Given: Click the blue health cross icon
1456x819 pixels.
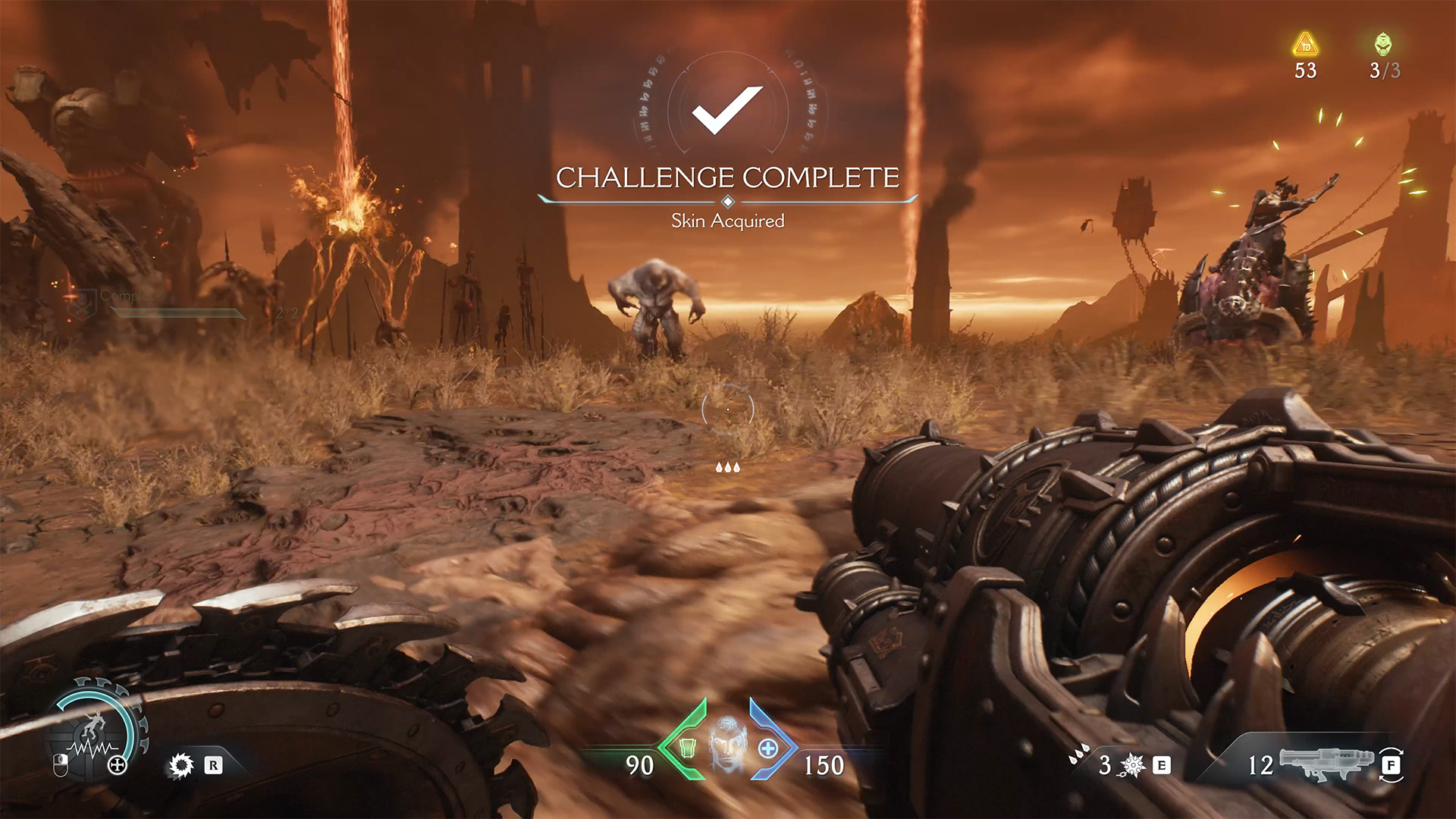Looking at the screenshot, I should coord(768,748).
